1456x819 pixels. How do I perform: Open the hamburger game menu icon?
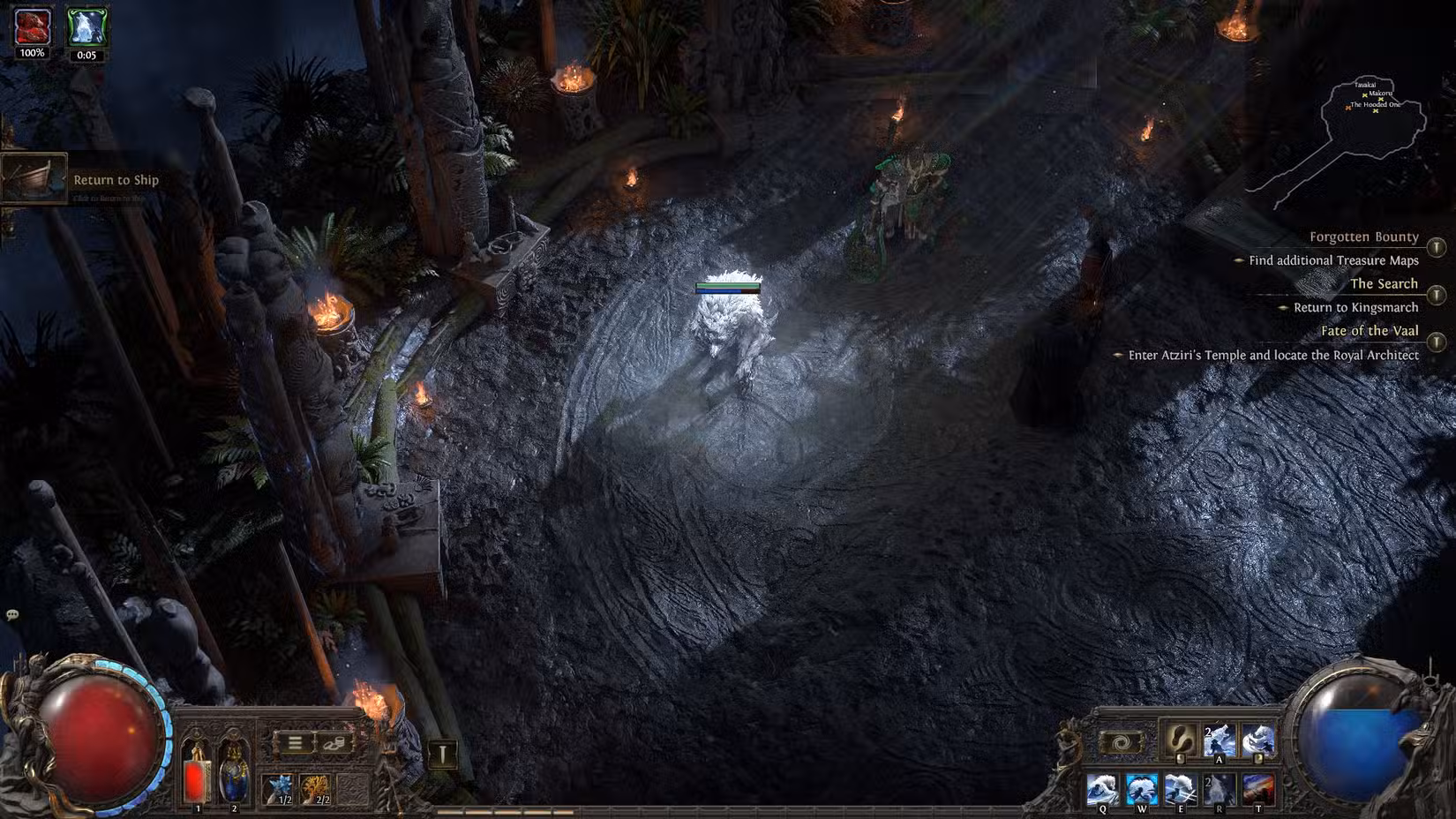(x=296, y=743)
